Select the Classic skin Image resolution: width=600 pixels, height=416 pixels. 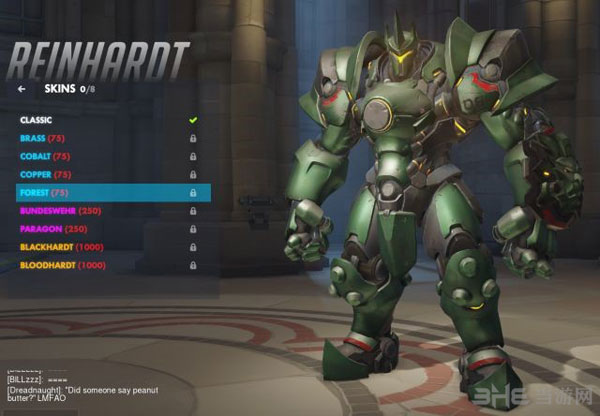36,120
